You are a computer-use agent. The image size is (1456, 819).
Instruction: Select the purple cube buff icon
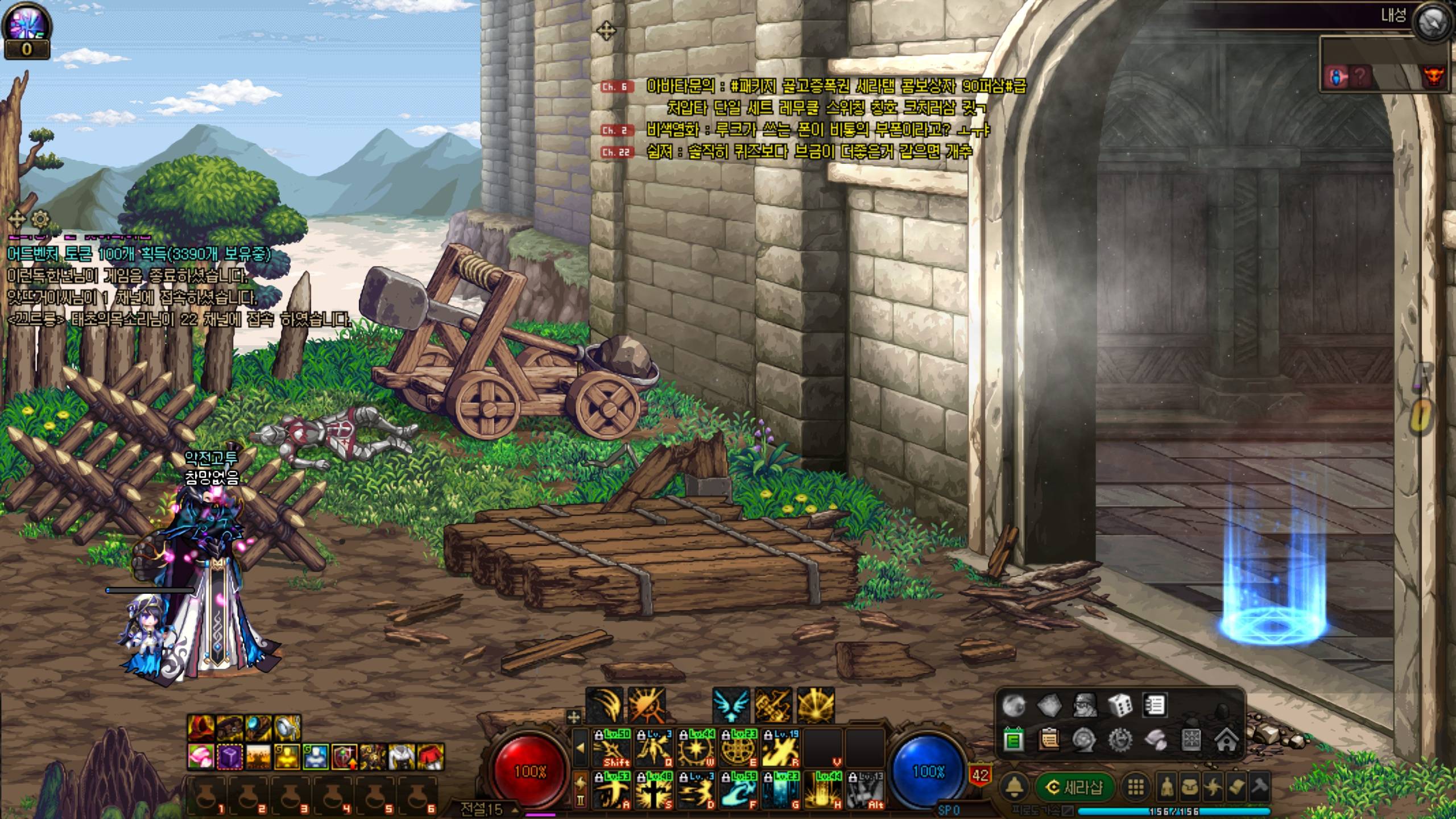[x=230, y=758]
